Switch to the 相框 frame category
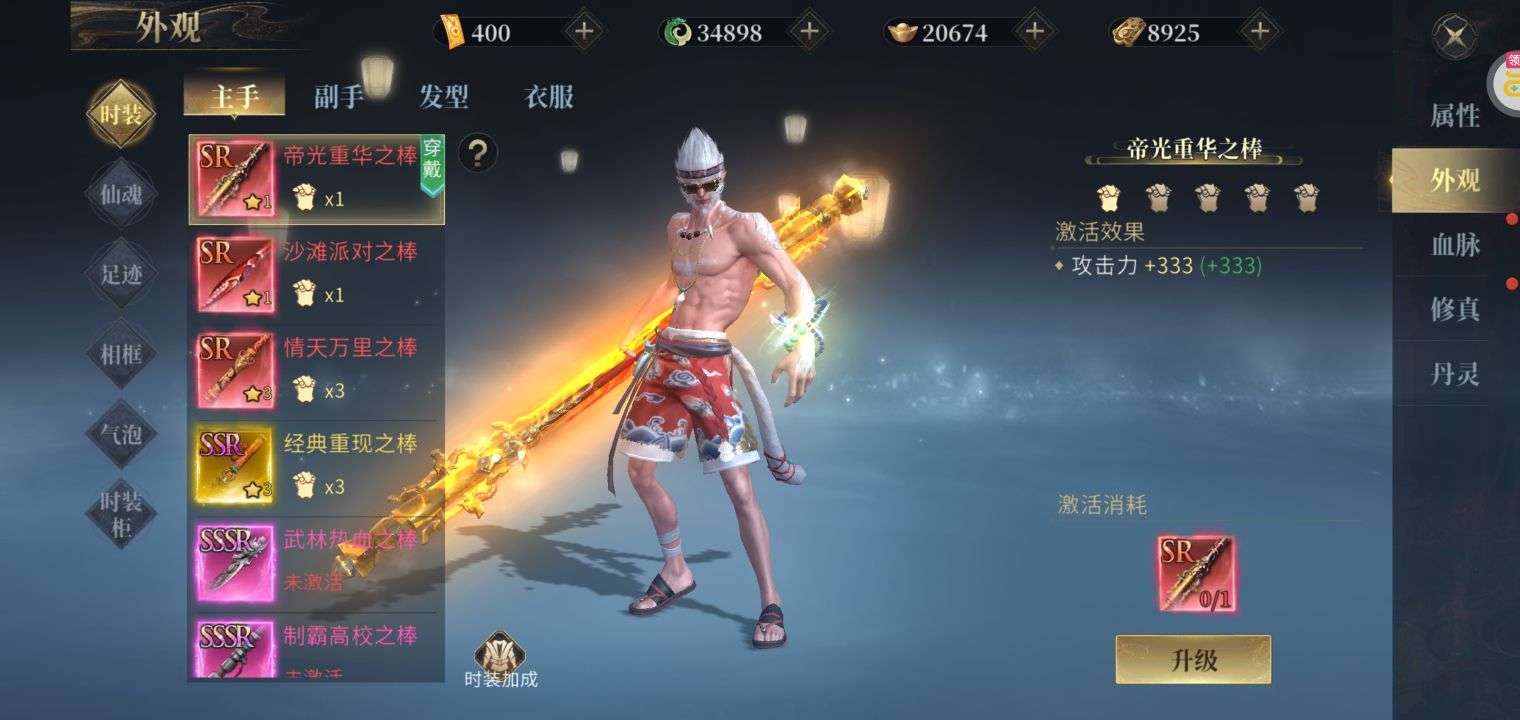 click(x=121, y=353)
